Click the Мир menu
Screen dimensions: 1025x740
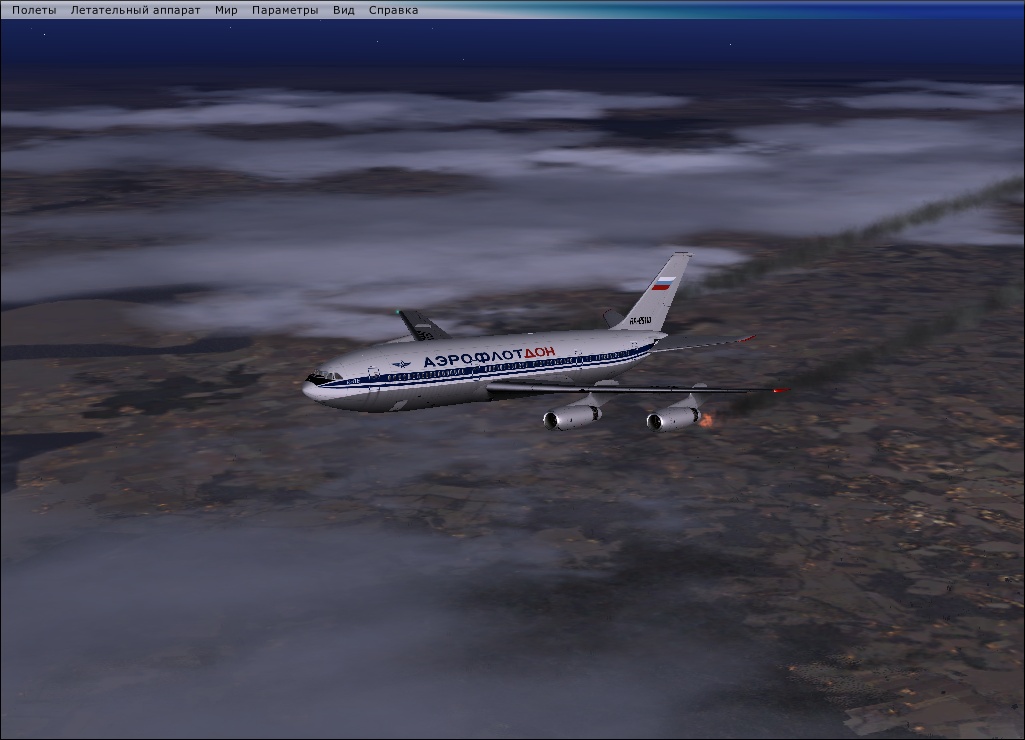pyautogui.click(x=226, y=10)
